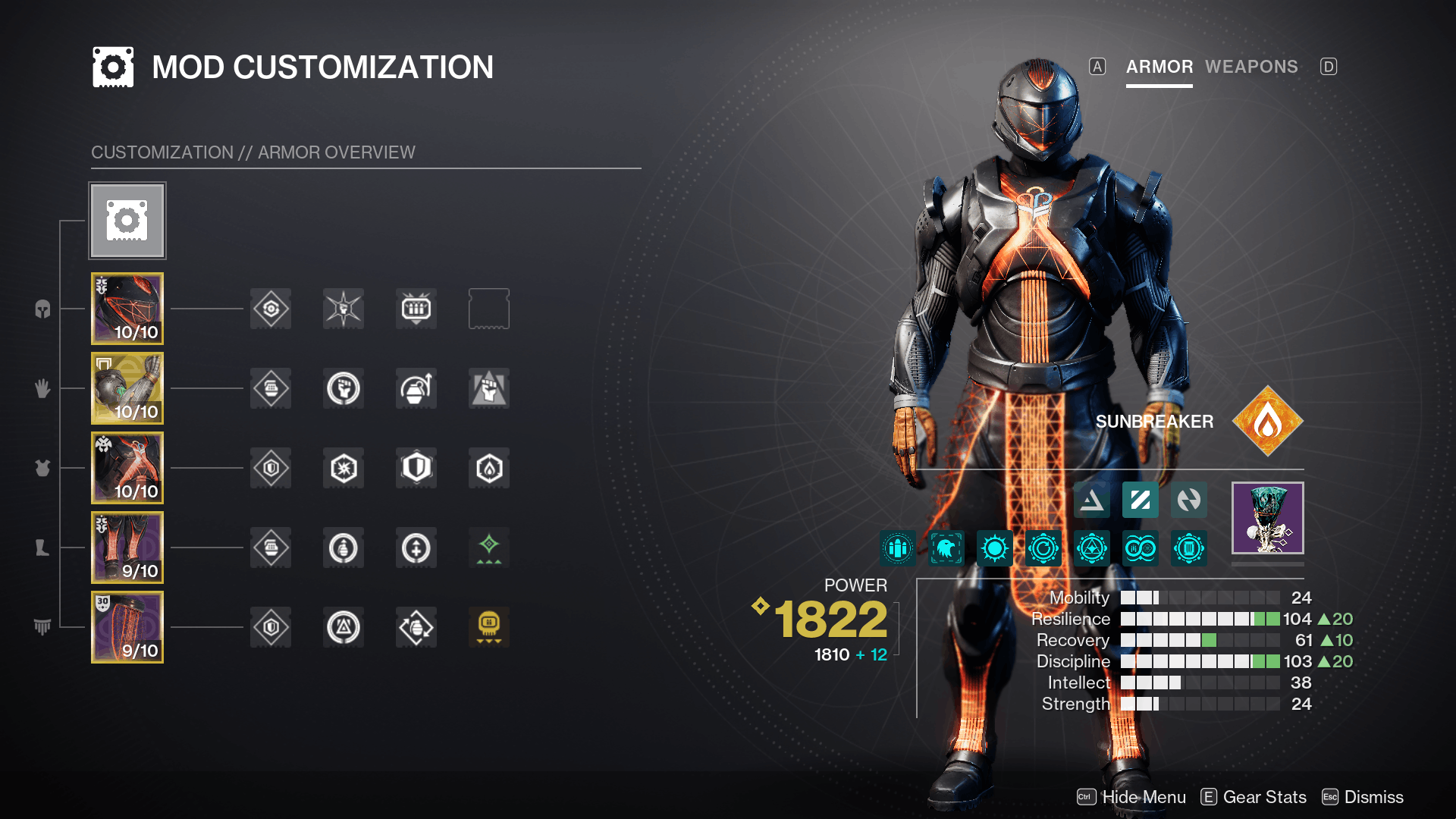Click the golden Ghost mod on leg armor
The height and width of the screenshot is (819, 1456).
click(x=488, y=627)
